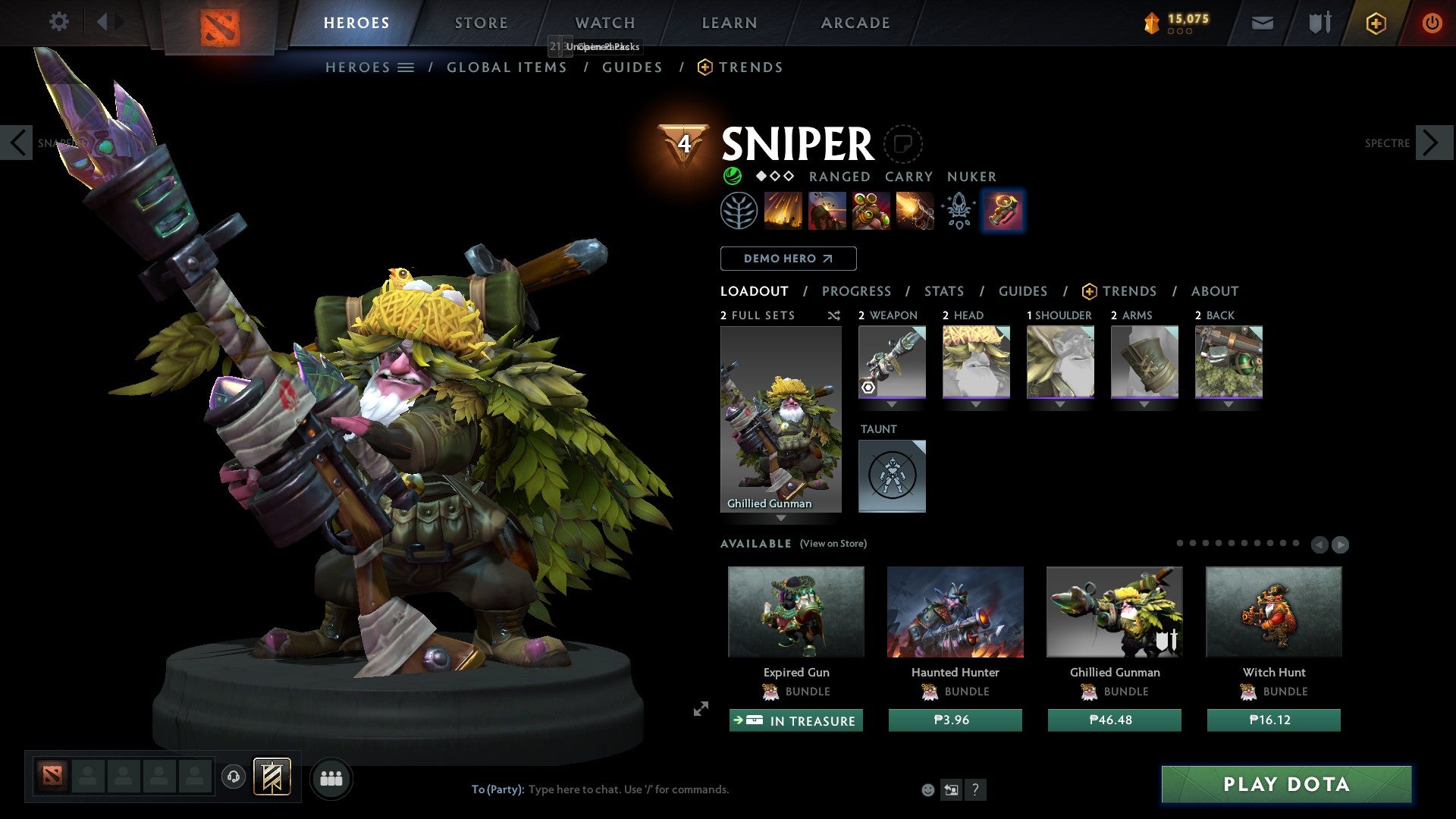Click the DEMO HERO button
Screen dimensions: 1456x819
pos(788,258)
